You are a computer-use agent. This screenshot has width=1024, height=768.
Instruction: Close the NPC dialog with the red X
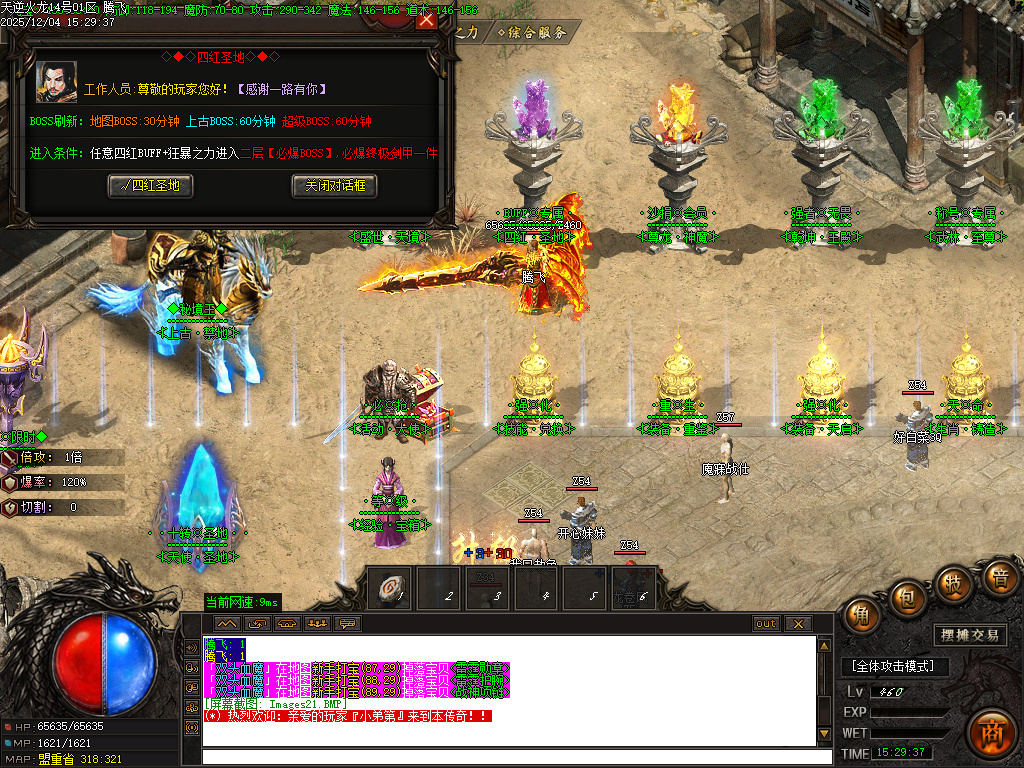[426, 19]
